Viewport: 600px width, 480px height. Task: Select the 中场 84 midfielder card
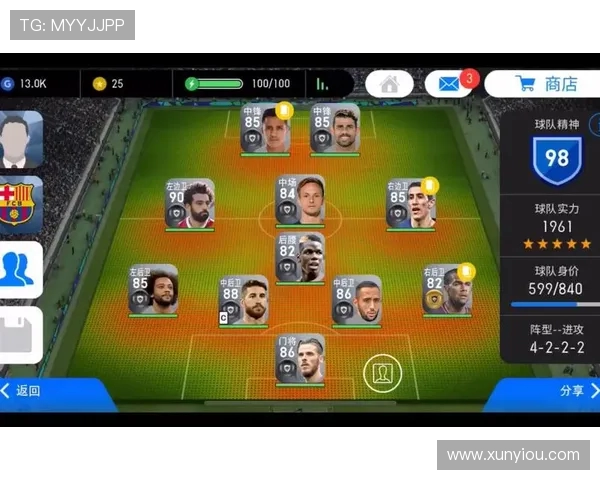[301, 200]
